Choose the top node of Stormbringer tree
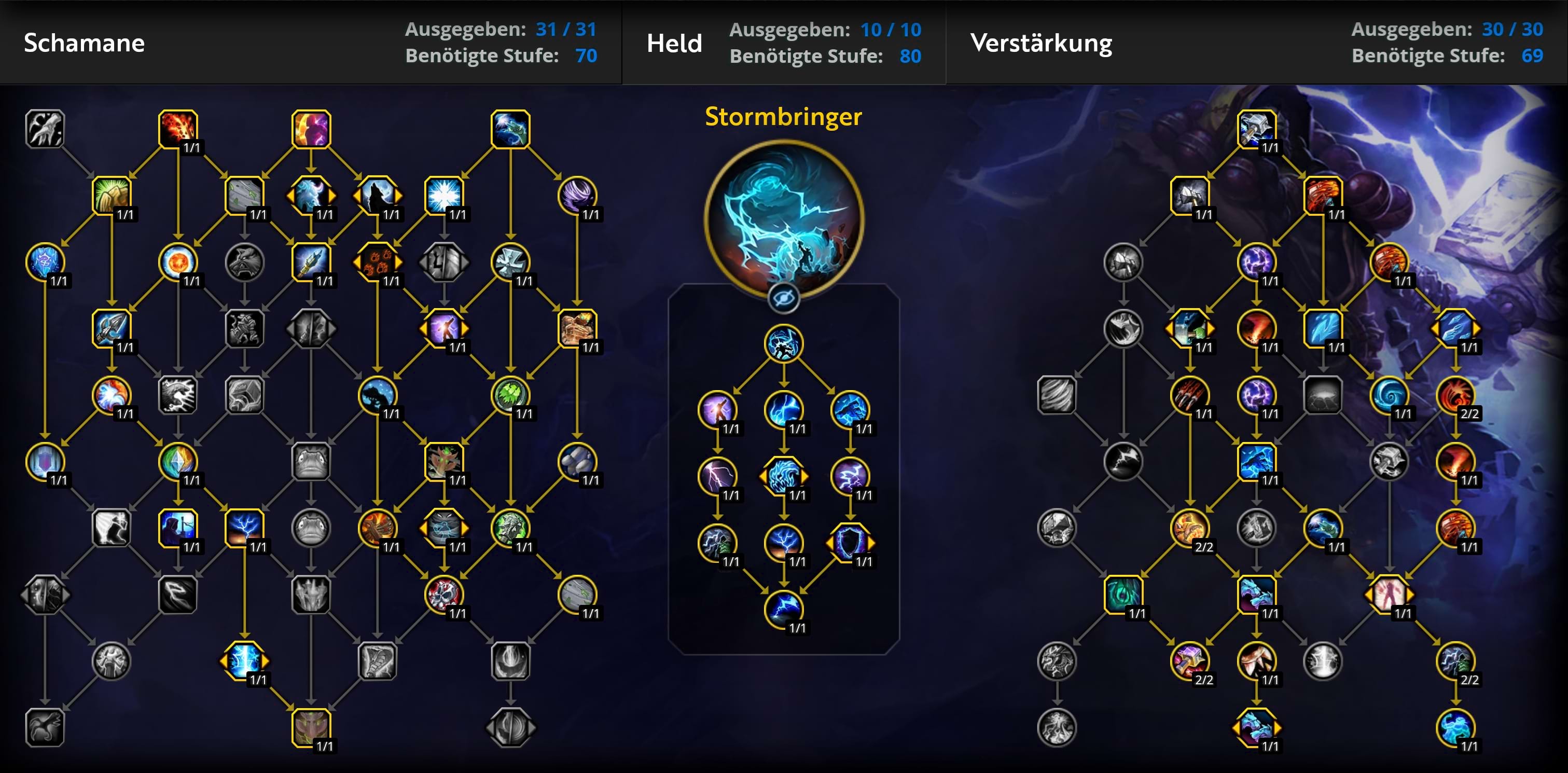1568x773 pixels. tap(783, 343)
